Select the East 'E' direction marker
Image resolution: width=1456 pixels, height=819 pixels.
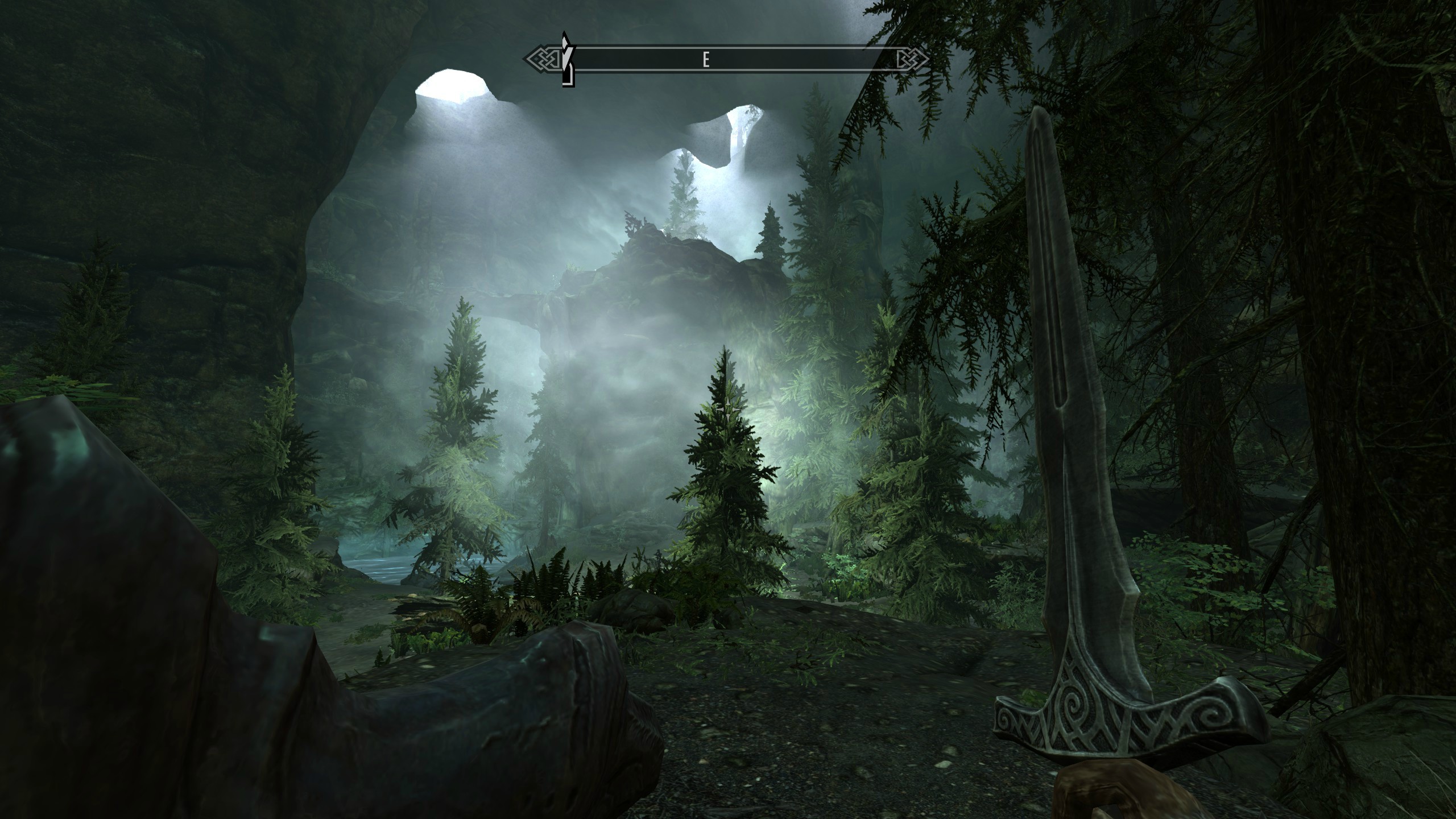(x=706, y=59)
